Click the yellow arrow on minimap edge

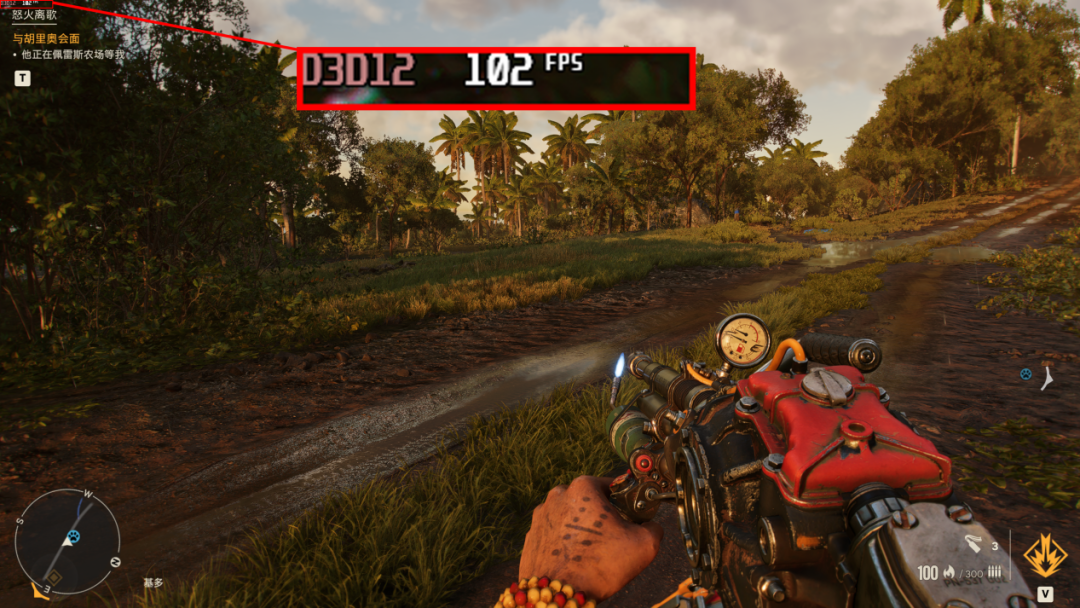pos(40,592)
